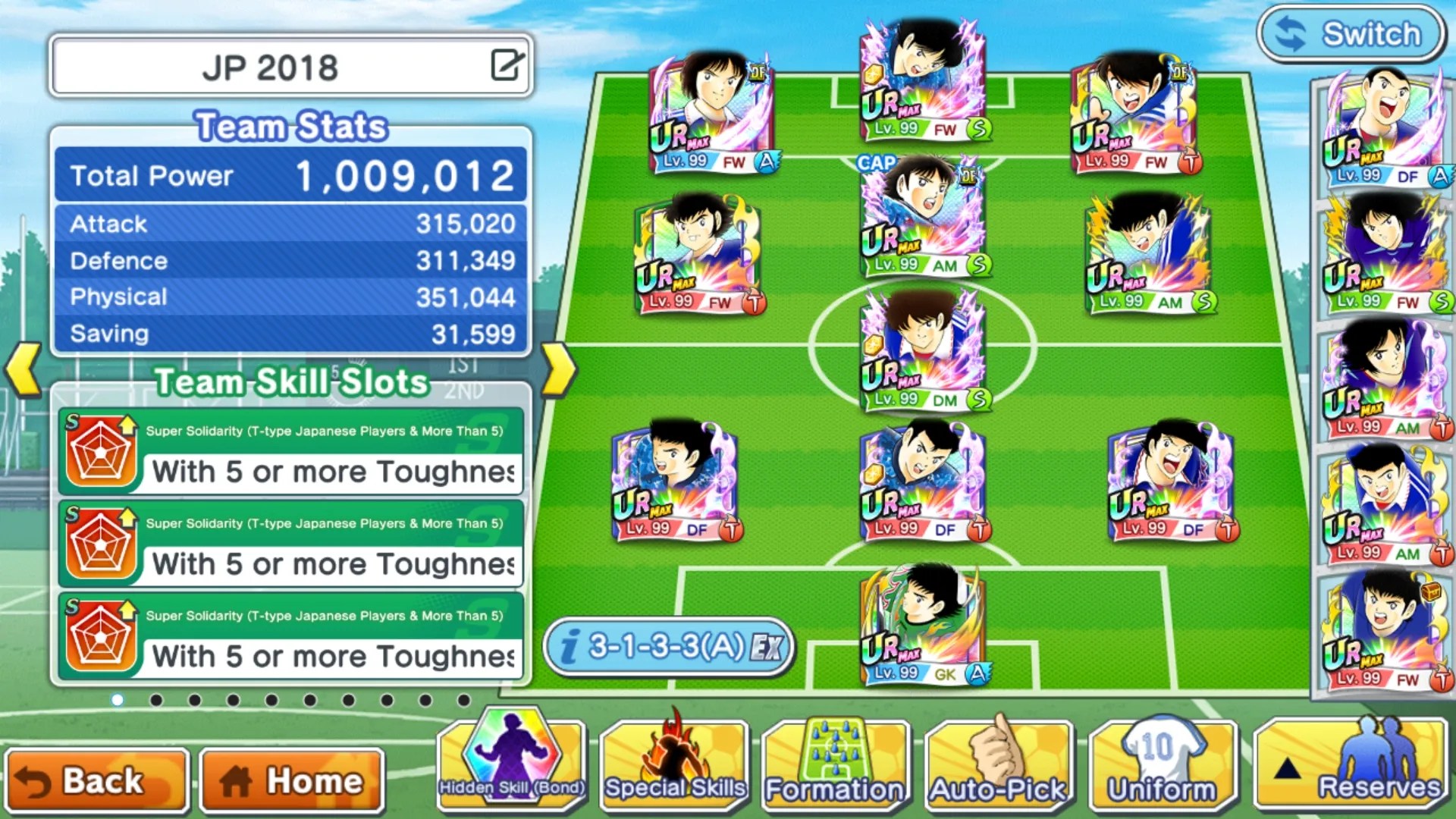Image resolution: width=1456 pixels, height=819 pixels.
Task: Select the captain AM player card
Action: 922,218
